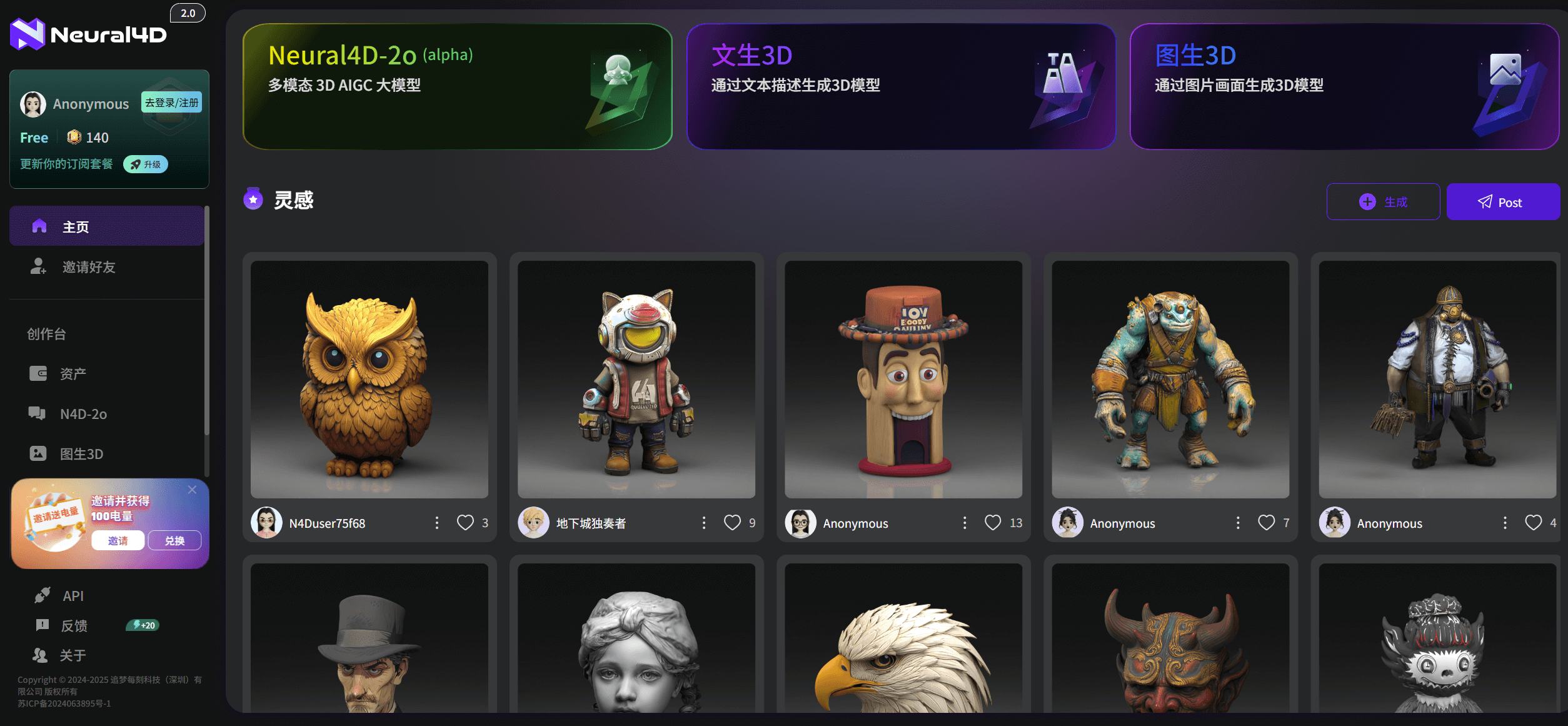Click the 去登录/注册 login button
The width and height of the screenshot is (1568, 726).
point(172,103)
